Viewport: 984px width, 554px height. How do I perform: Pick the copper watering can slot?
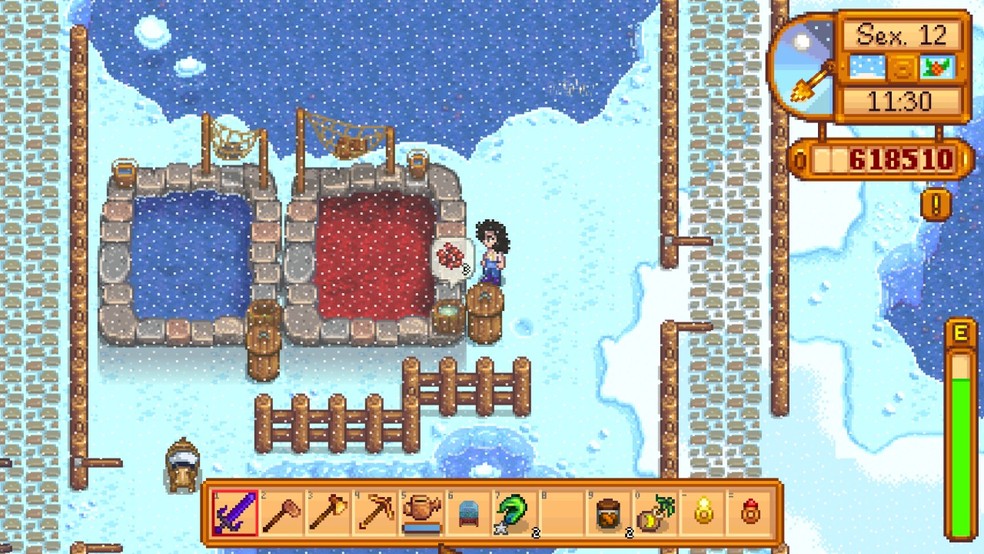click(x=422, y=514)
